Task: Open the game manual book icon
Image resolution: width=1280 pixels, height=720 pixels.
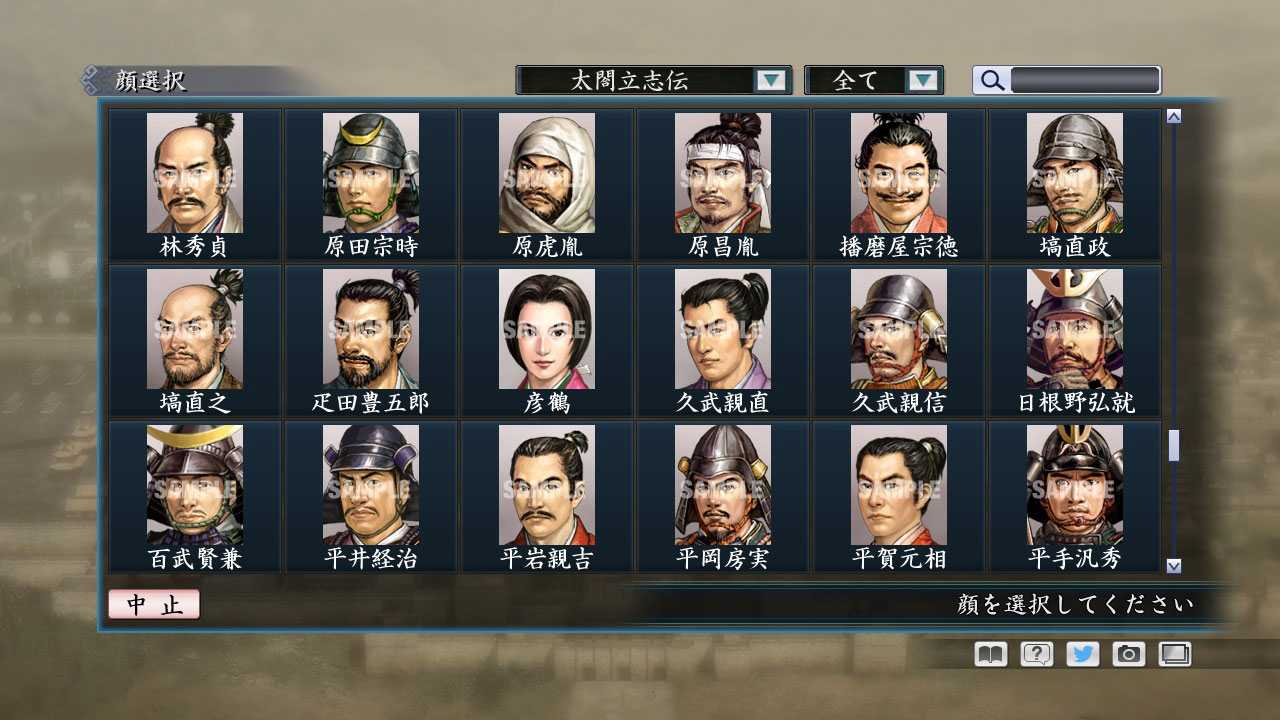Action: [x=988, y=653]
